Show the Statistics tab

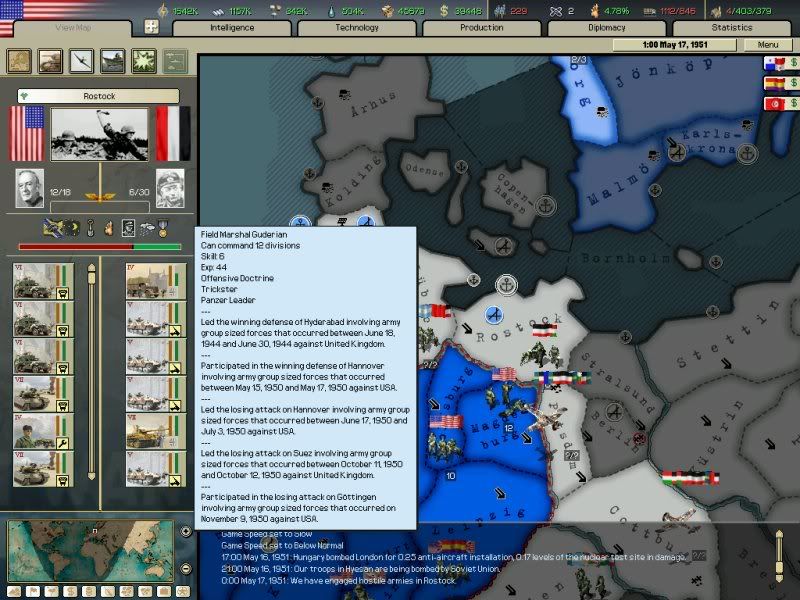(732, 28)
